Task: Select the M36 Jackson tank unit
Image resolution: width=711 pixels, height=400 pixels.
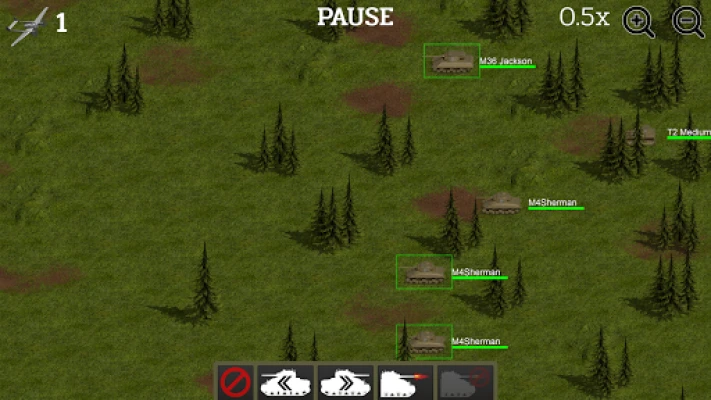Action: [x=452, y=61]
